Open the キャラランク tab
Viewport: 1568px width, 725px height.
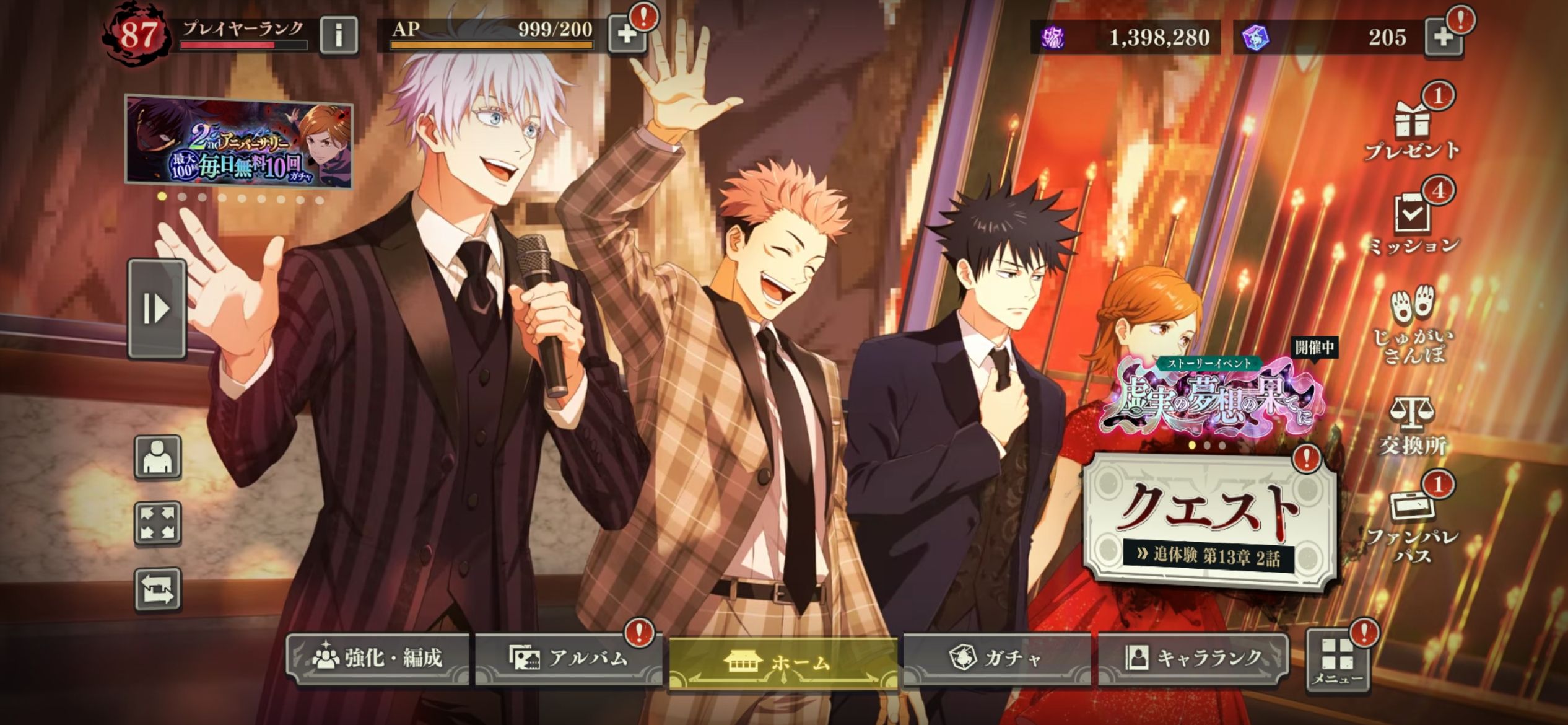(x=1193, y=658)
